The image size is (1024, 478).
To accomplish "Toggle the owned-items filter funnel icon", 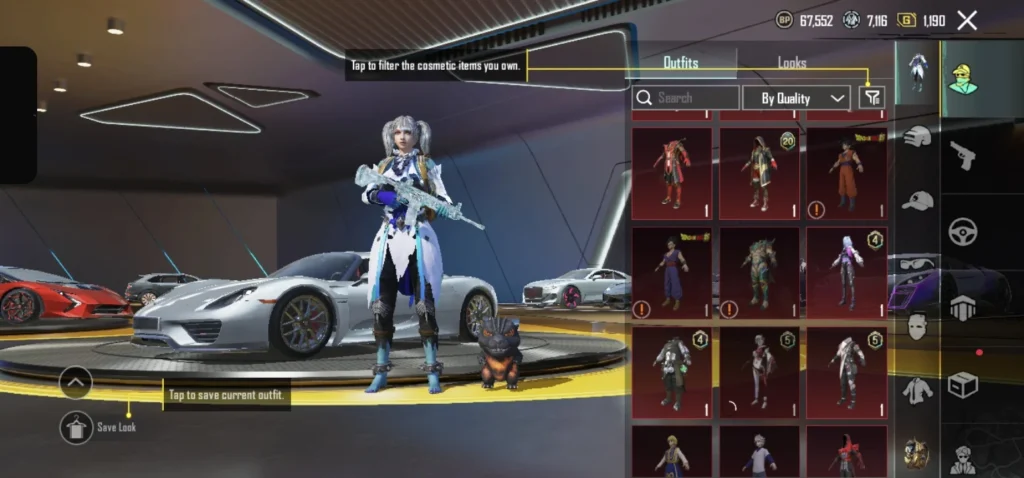I will [872, 97].
